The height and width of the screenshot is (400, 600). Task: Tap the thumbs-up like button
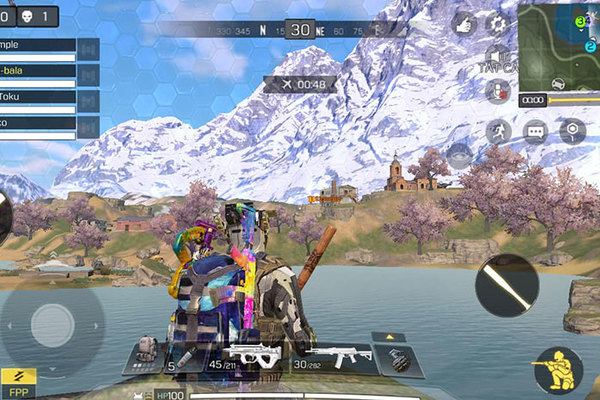pyautogui.click(x=463, y=23)
